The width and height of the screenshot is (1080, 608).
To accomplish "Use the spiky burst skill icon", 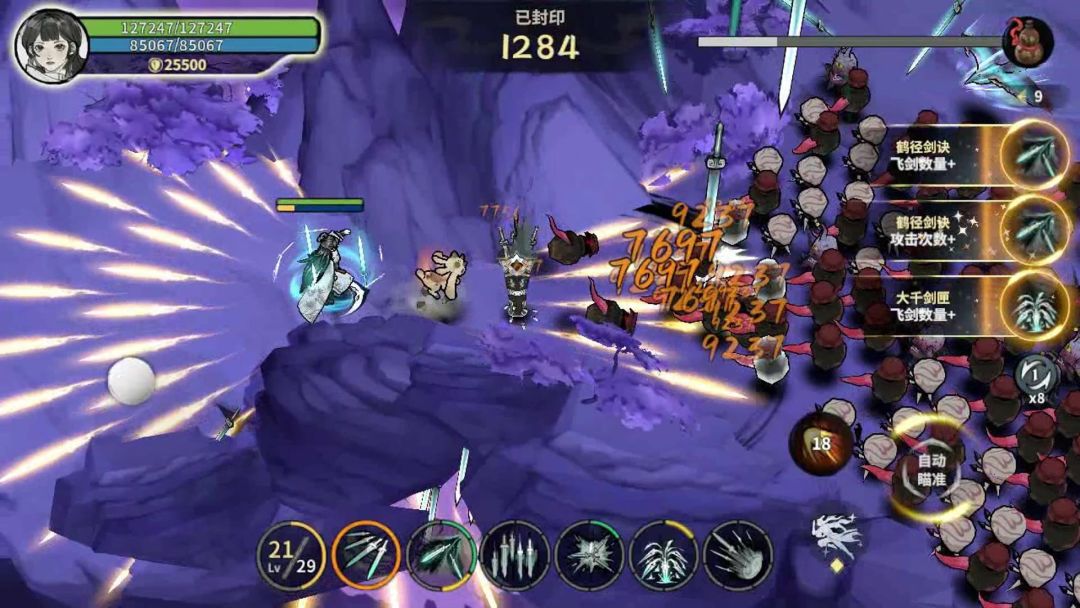I will (589, 555).
